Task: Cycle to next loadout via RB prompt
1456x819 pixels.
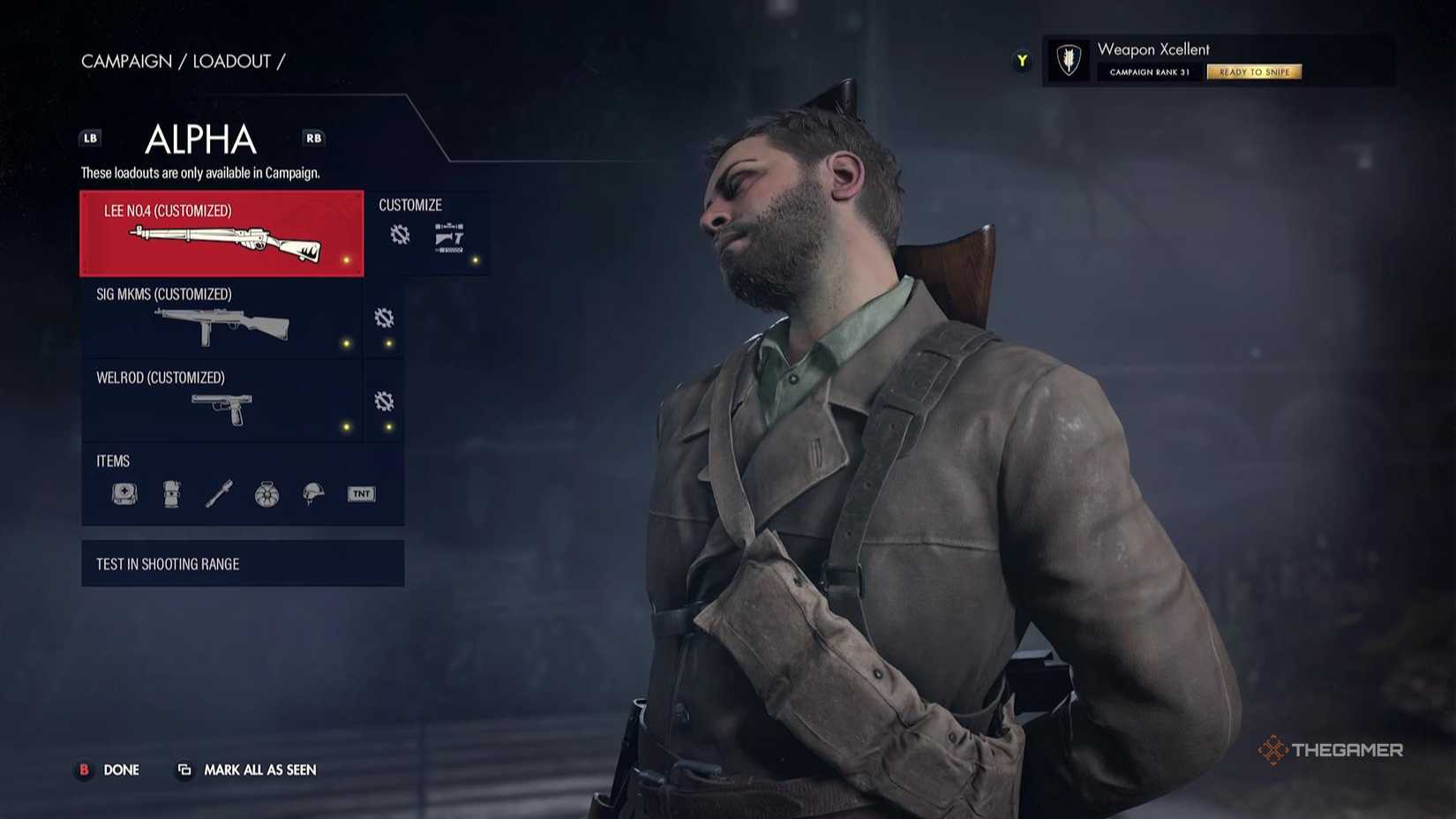Action: (314, 138)
